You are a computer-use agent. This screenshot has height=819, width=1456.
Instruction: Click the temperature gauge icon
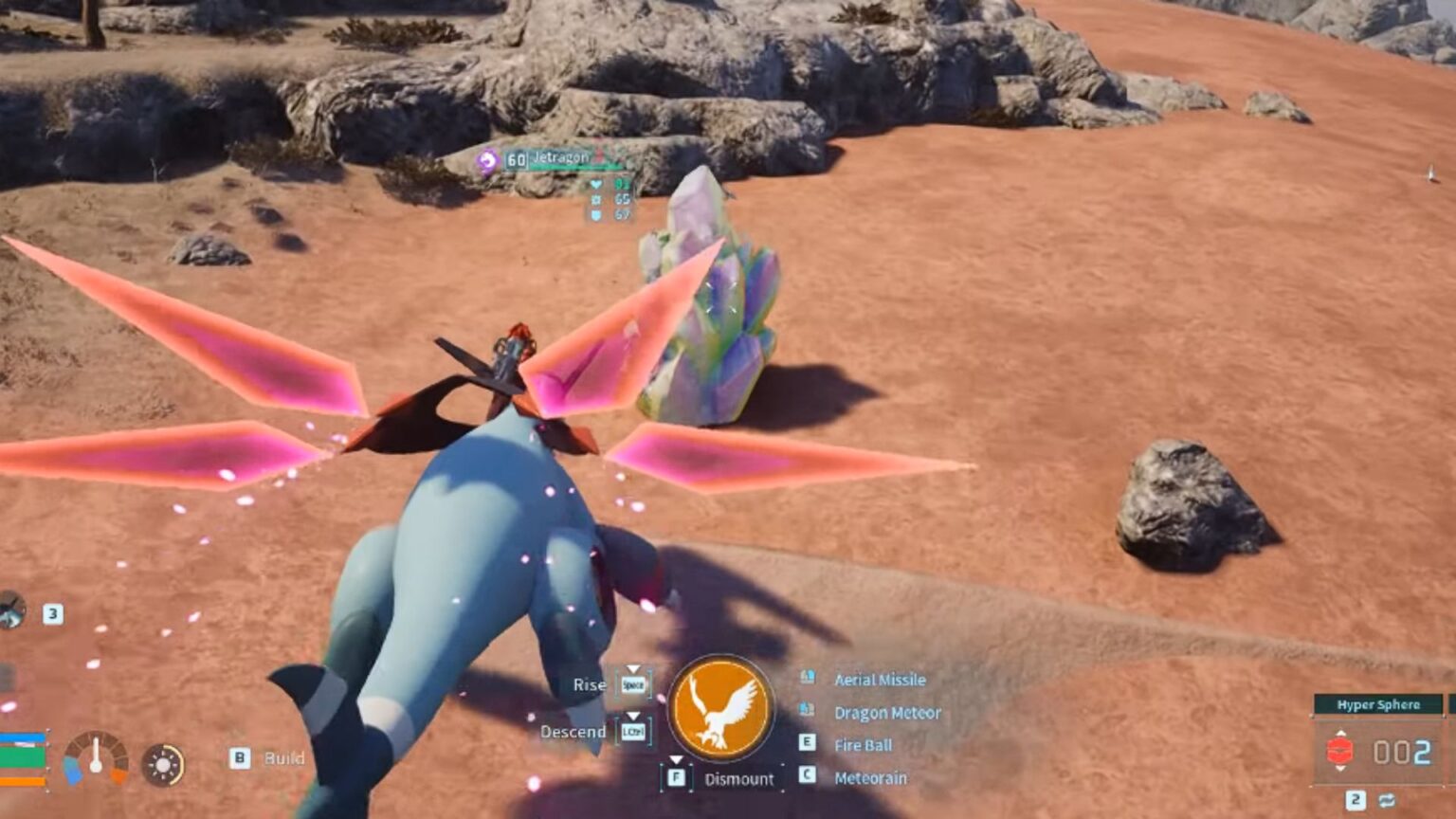pos(95,758)
